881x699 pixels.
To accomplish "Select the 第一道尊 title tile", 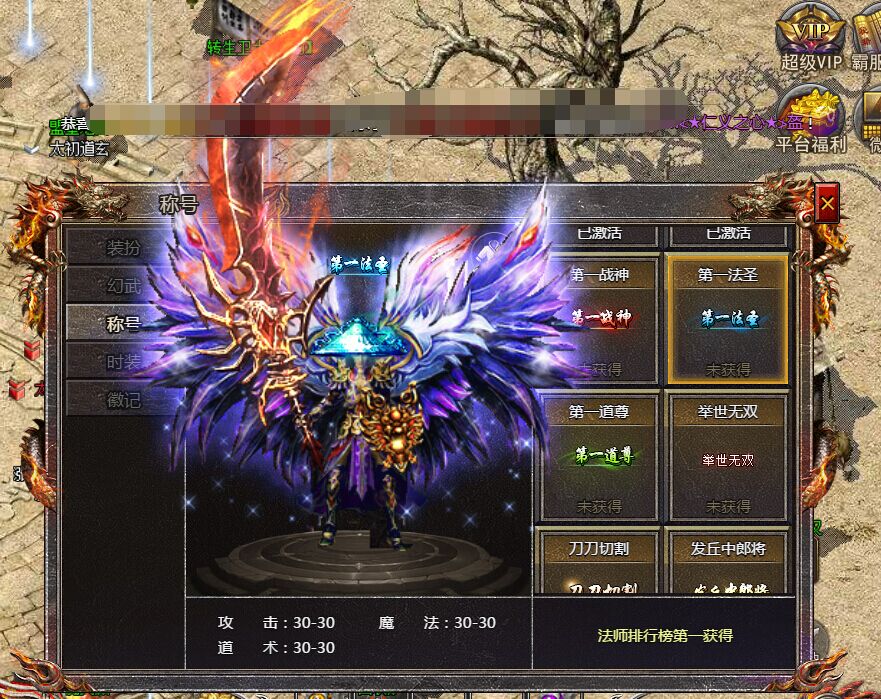I will pos(600,457).
